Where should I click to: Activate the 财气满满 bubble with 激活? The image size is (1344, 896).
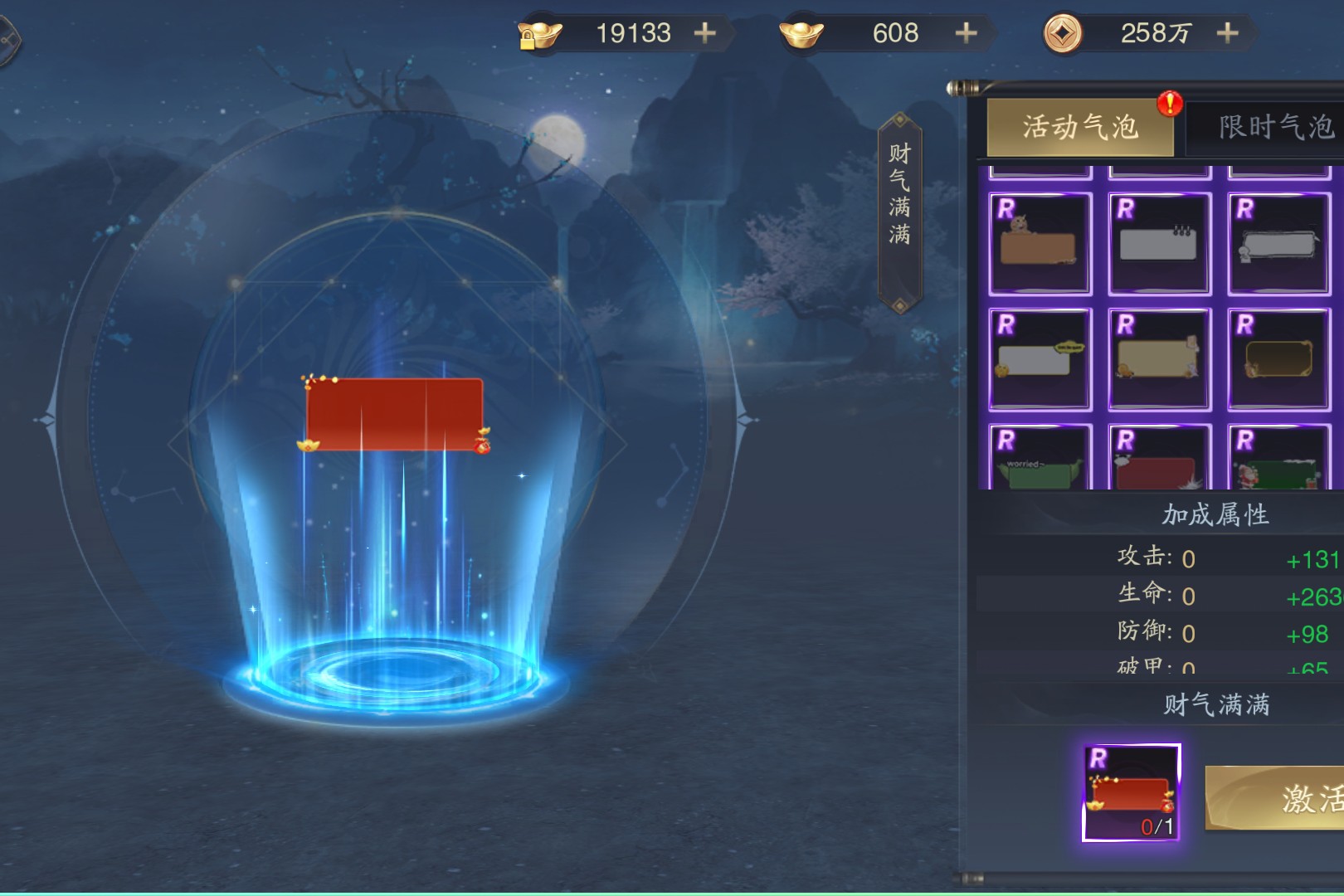1294,798
